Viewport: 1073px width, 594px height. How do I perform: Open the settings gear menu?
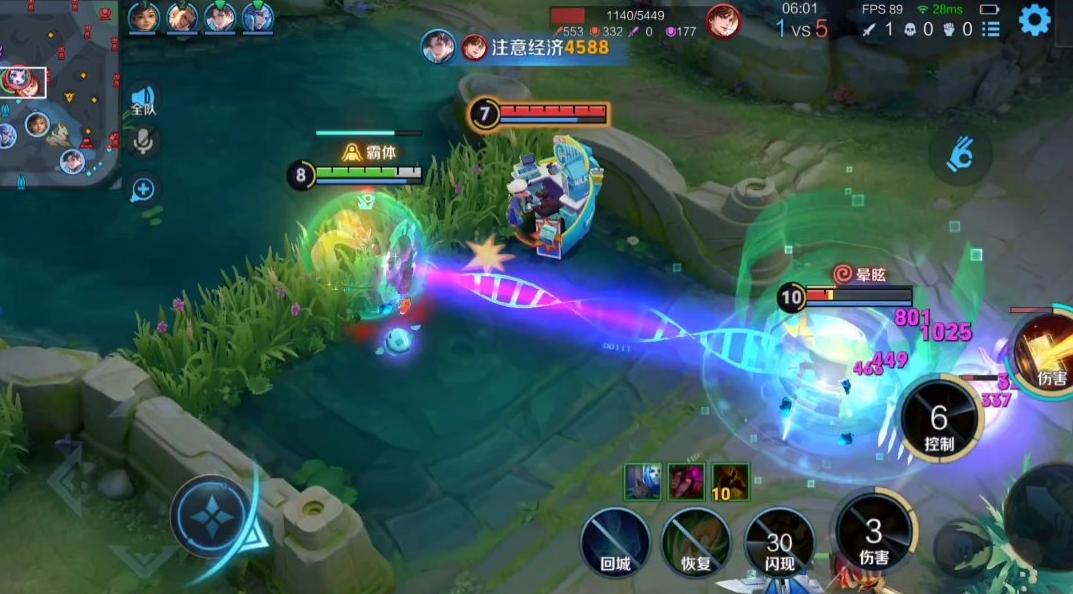(x=1035, y=20)
